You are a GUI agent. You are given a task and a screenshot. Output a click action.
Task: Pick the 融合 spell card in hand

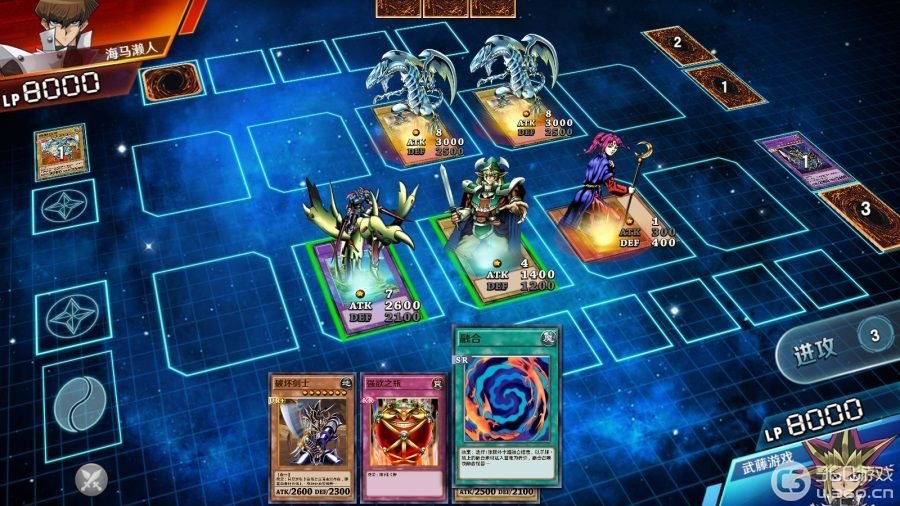506,408
